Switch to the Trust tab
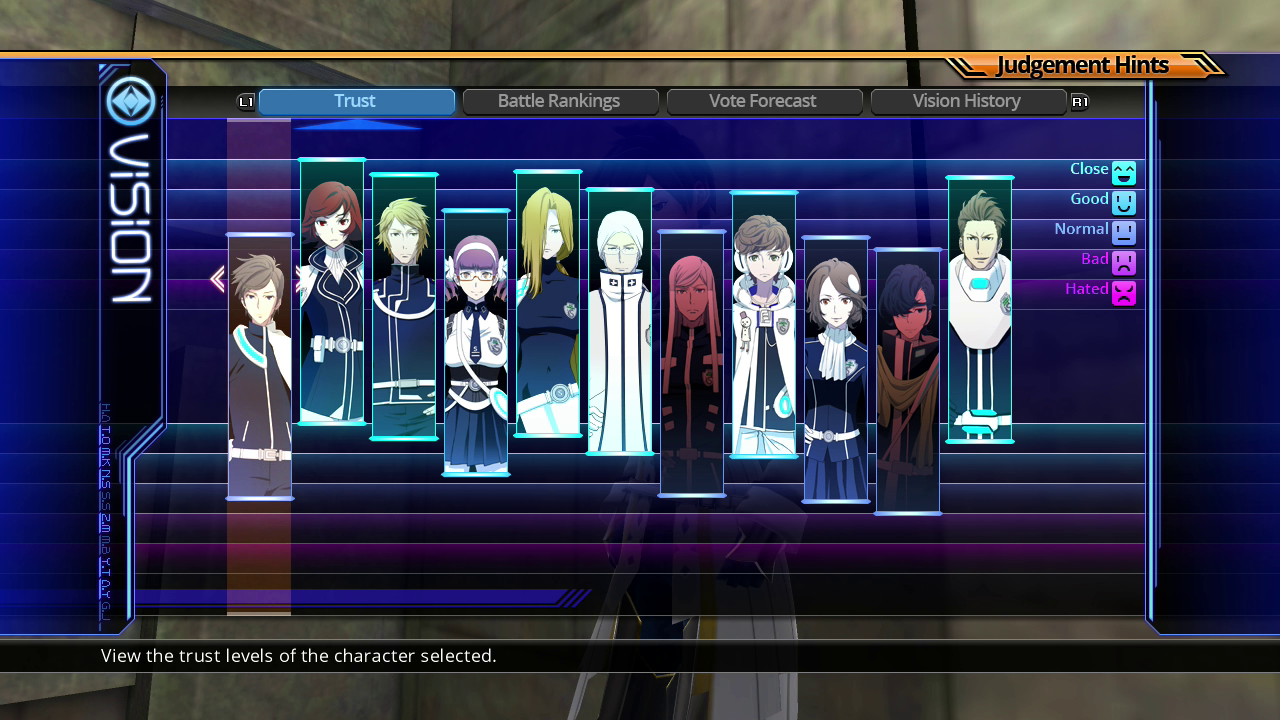 point(356,101)
